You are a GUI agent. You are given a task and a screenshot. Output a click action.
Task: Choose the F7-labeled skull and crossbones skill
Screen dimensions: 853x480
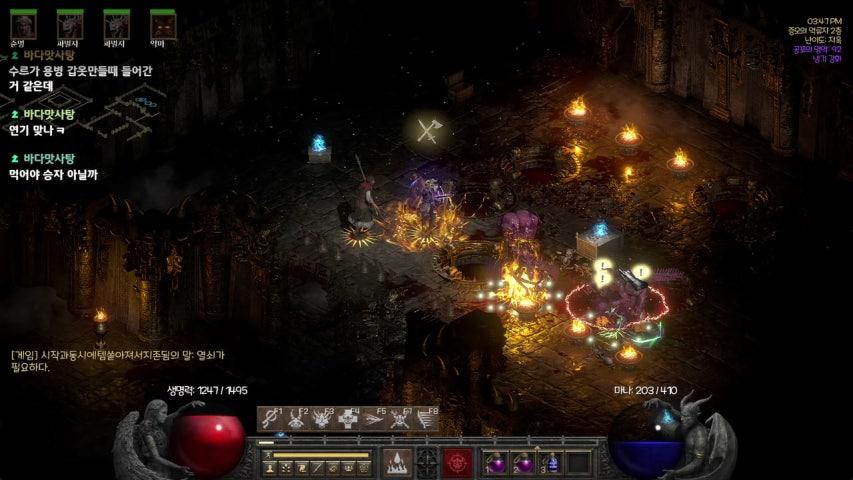coord(400,419)
